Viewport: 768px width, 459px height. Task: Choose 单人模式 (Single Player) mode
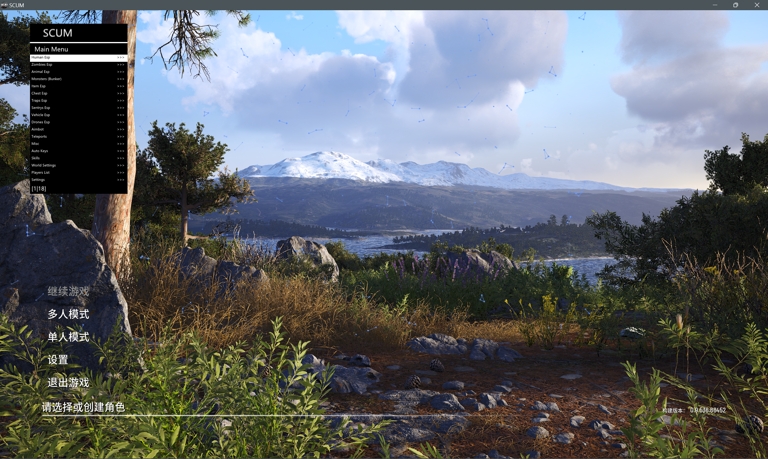pos(68,337)
